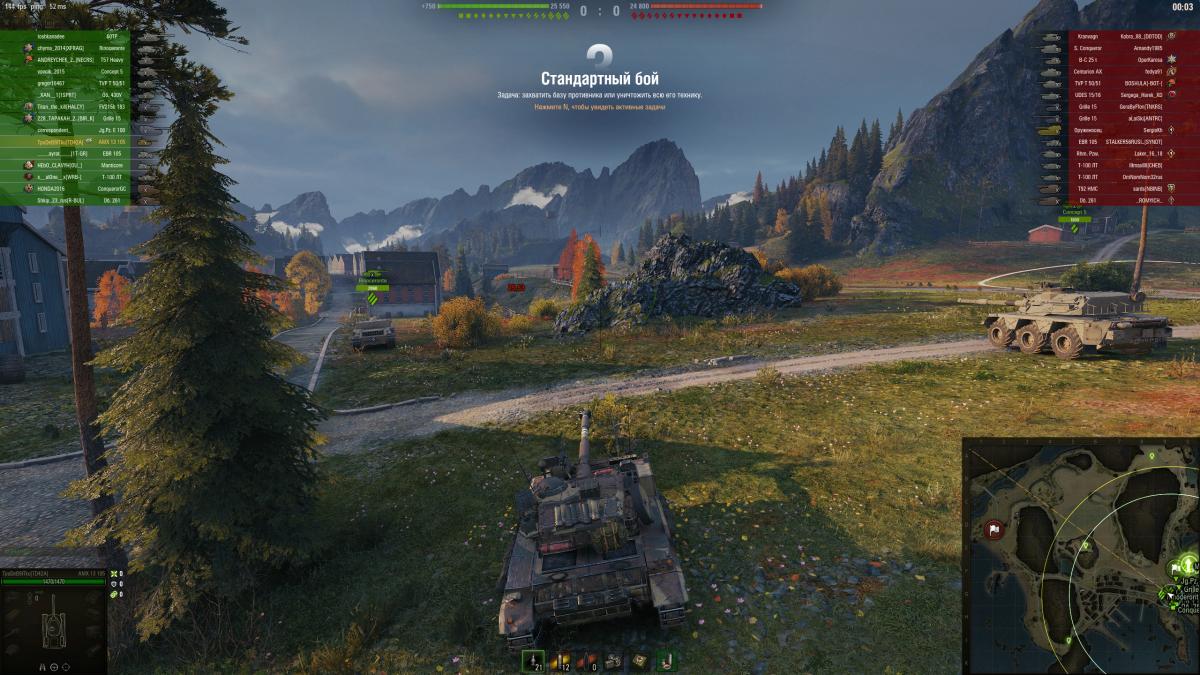Select the red shell slot showing 0
Screen dimensions: 1200x675
tap(587, 661)
